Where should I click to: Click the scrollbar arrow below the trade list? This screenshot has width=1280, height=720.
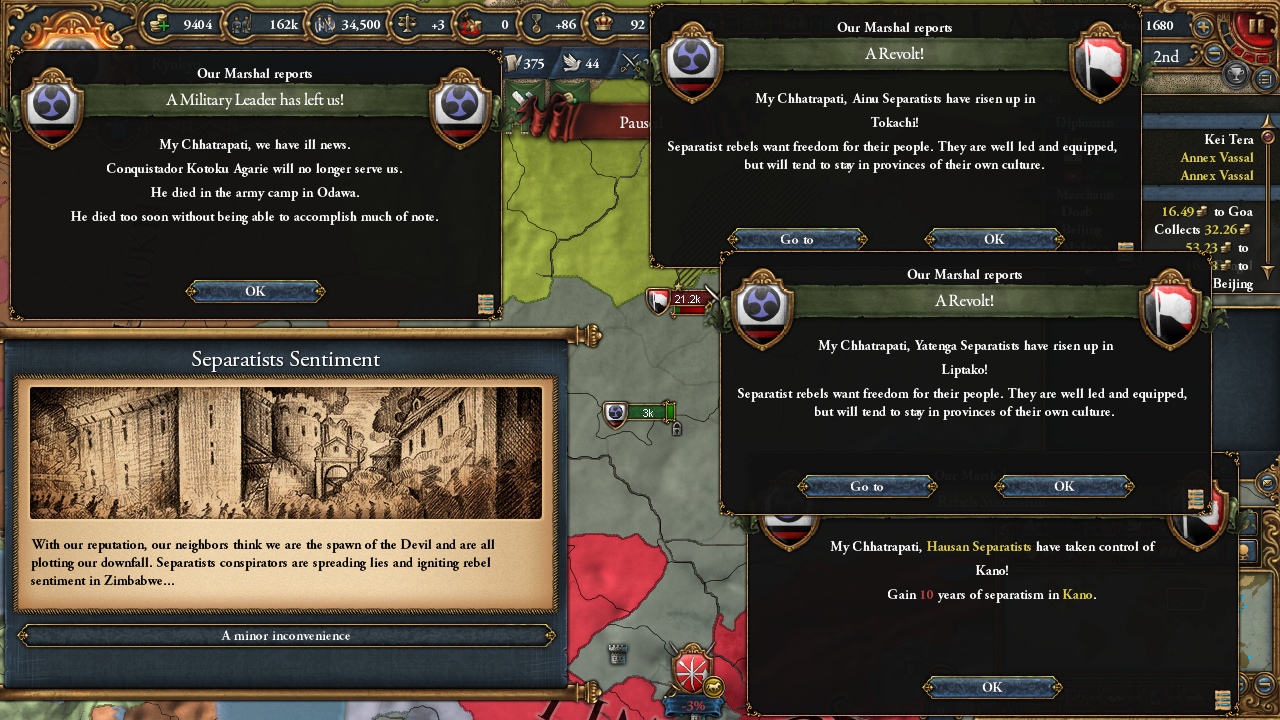(x=1267, y=268)
